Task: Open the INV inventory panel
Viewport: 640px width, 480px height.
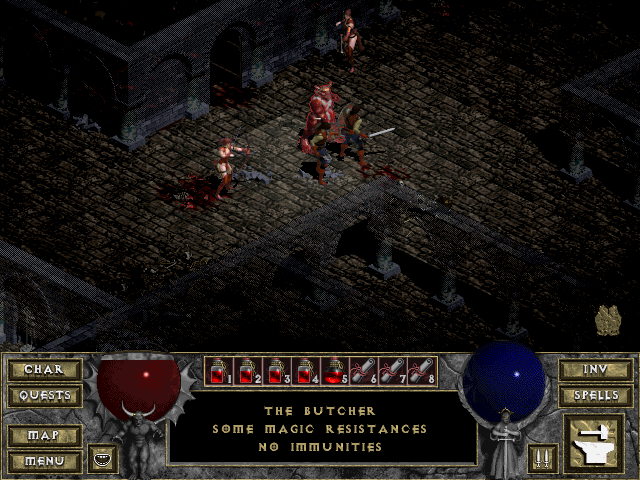Action: 595,369
